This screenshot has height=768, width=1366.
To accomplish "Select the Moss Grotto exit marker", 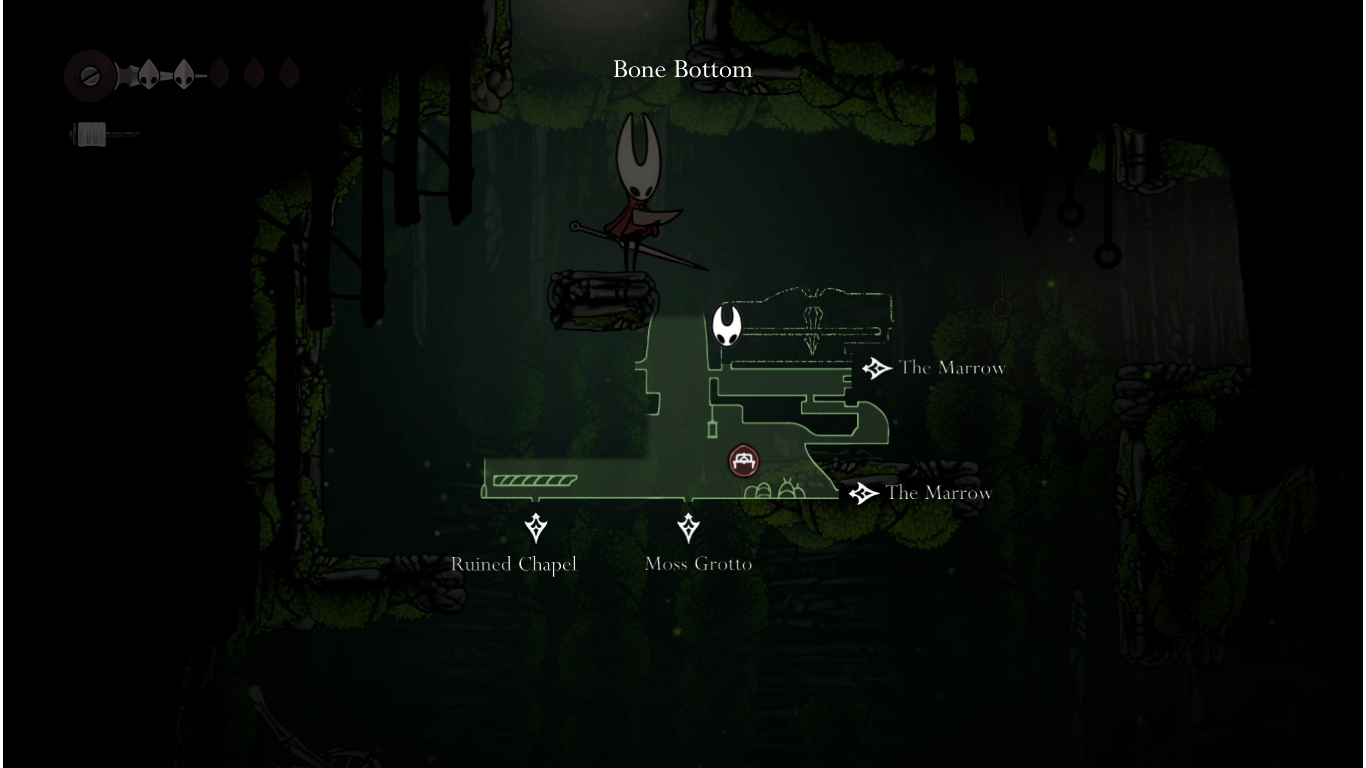I will click(688, 527).
